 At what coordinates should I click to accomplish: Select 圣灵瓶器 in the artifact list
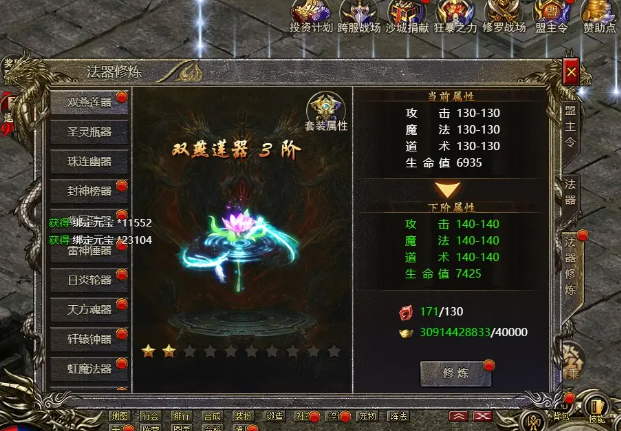[x=88, y=132]
